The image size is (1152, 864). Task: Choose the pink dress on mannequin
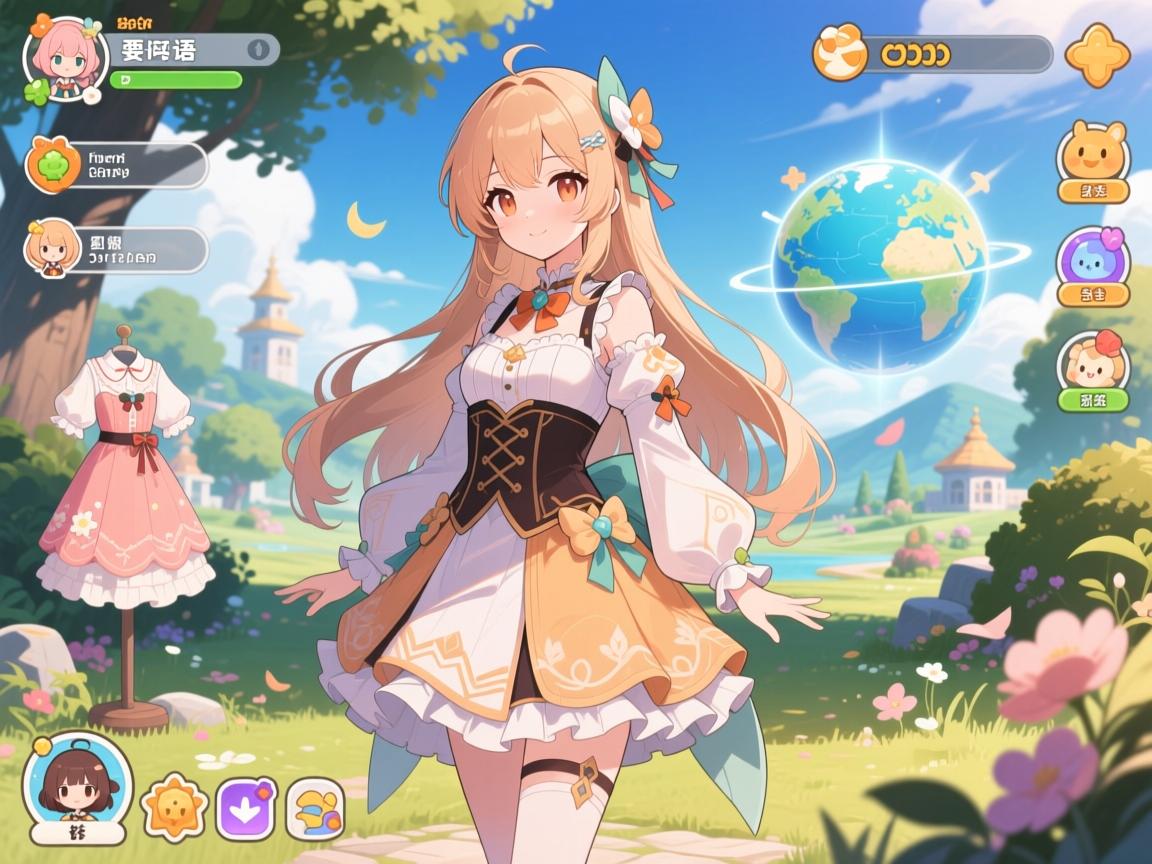pos(126,490)
